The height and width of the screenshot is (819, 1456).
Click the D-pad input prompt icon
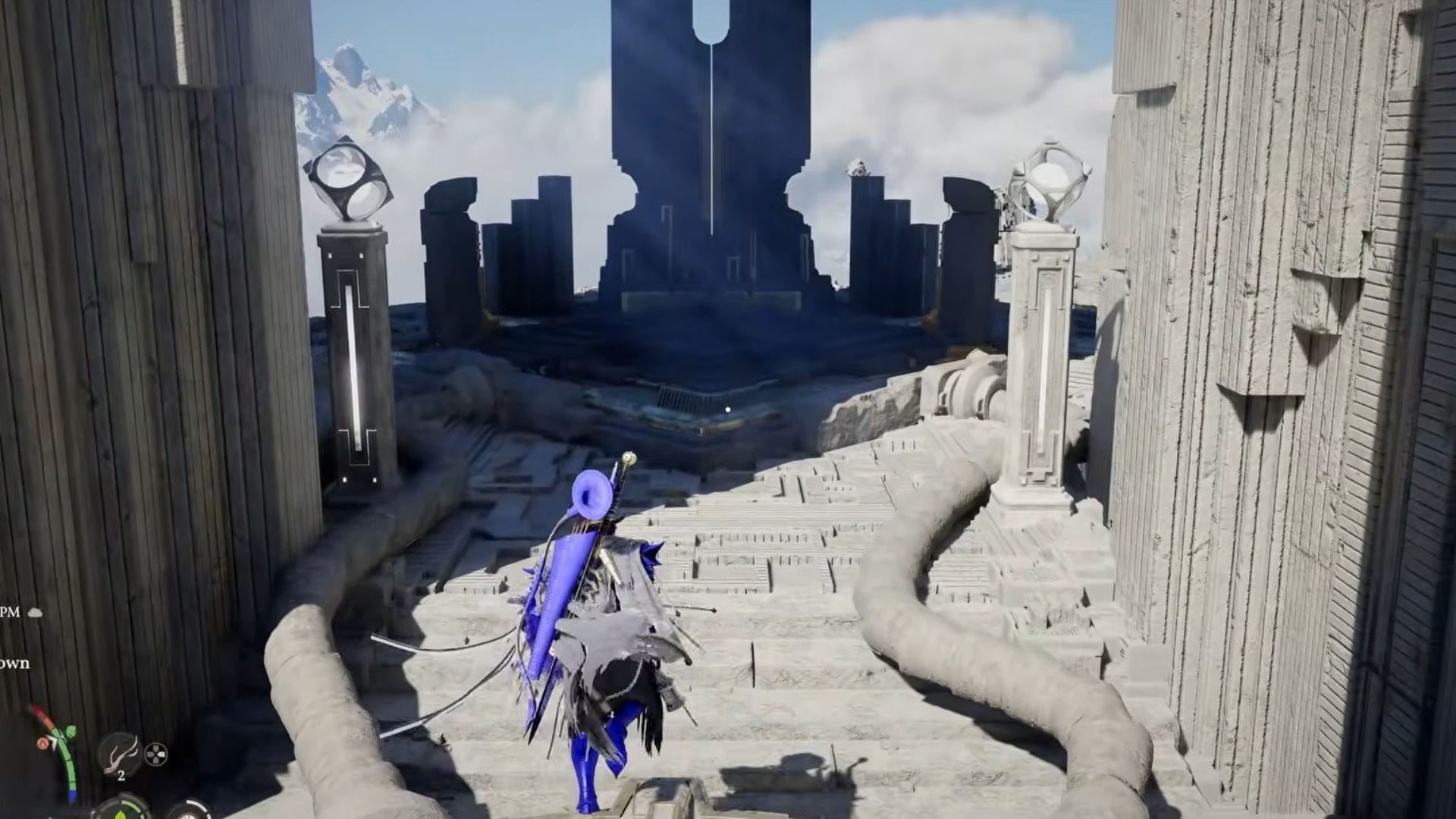(x=155, y=753)
